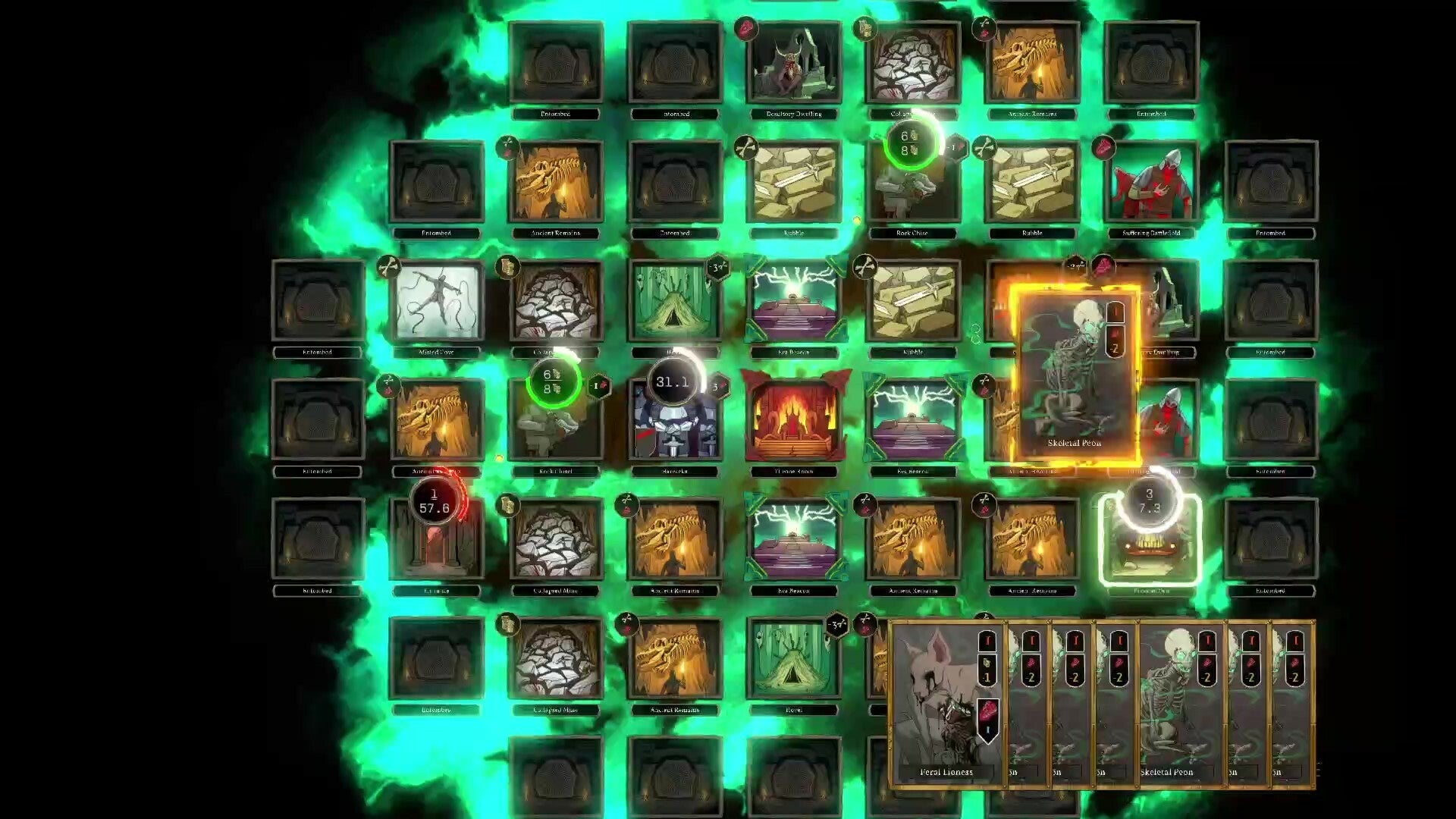The image size is (1456, 819).
Task: Expand the white 3/7.3 timer on the den tile
Action: pos(1152,501)
